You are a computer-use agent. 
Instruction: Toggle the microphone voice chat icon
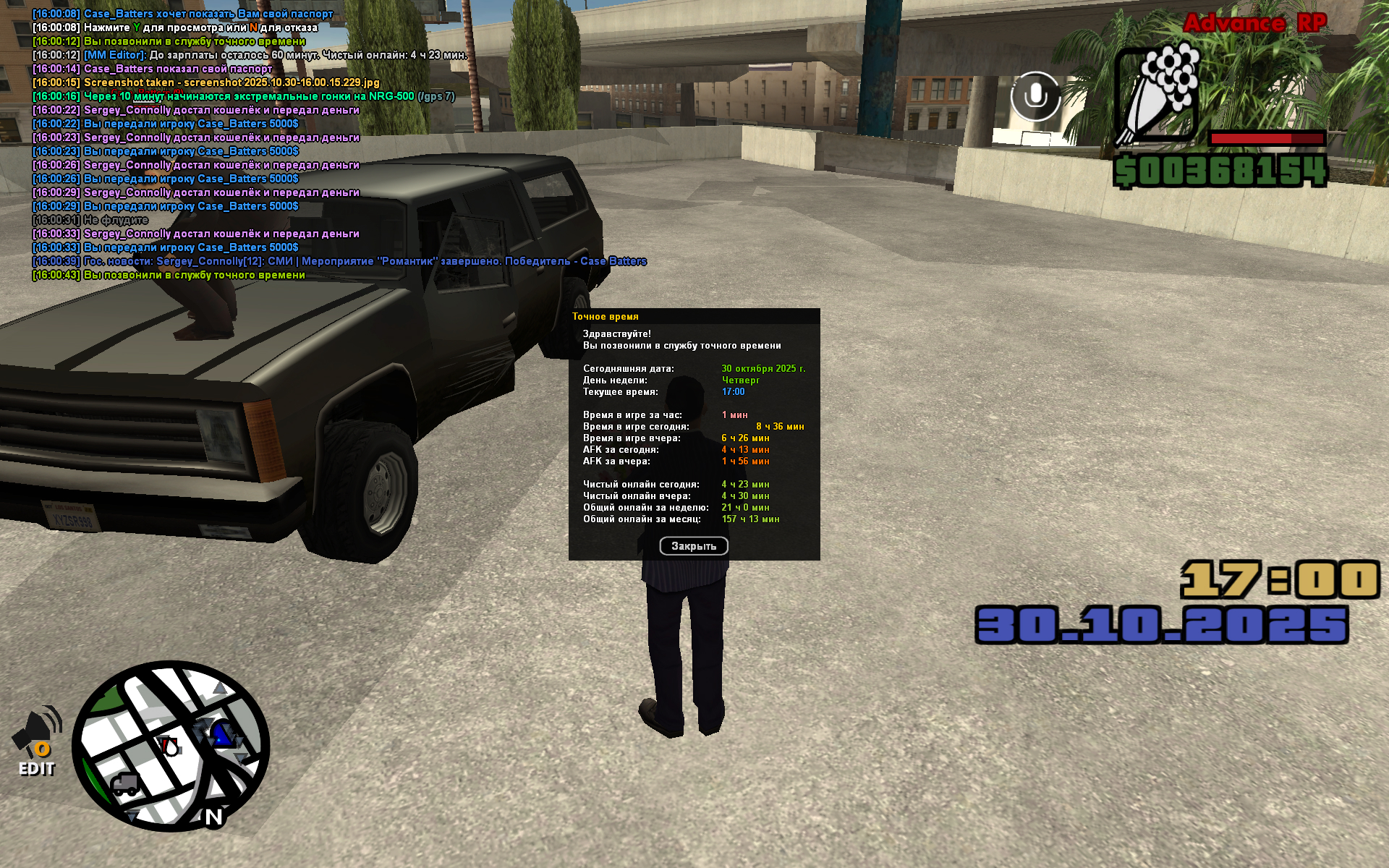[x=1035, y=95]
